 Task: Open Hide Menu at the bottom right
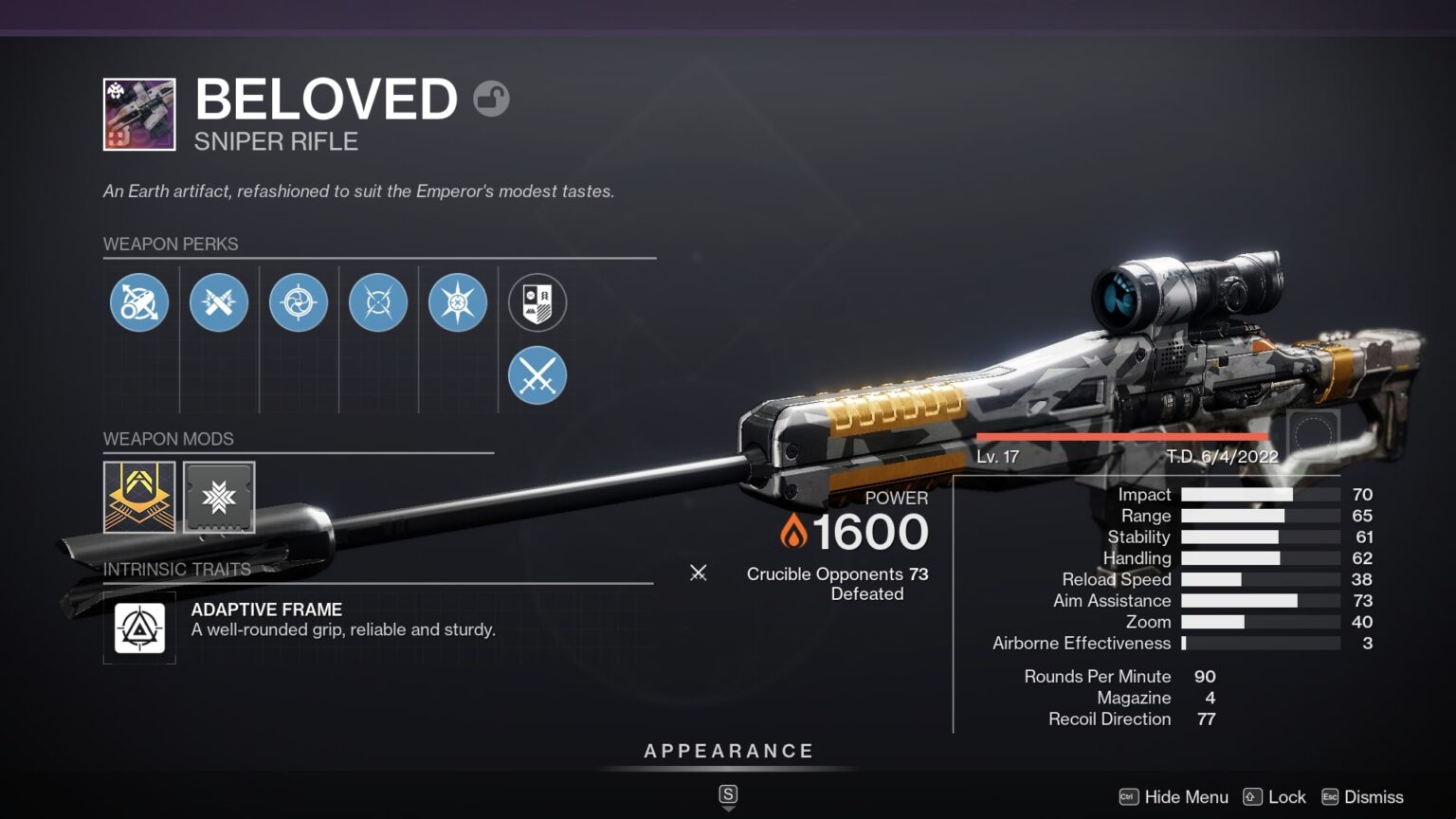click(x=1186, y=797)
